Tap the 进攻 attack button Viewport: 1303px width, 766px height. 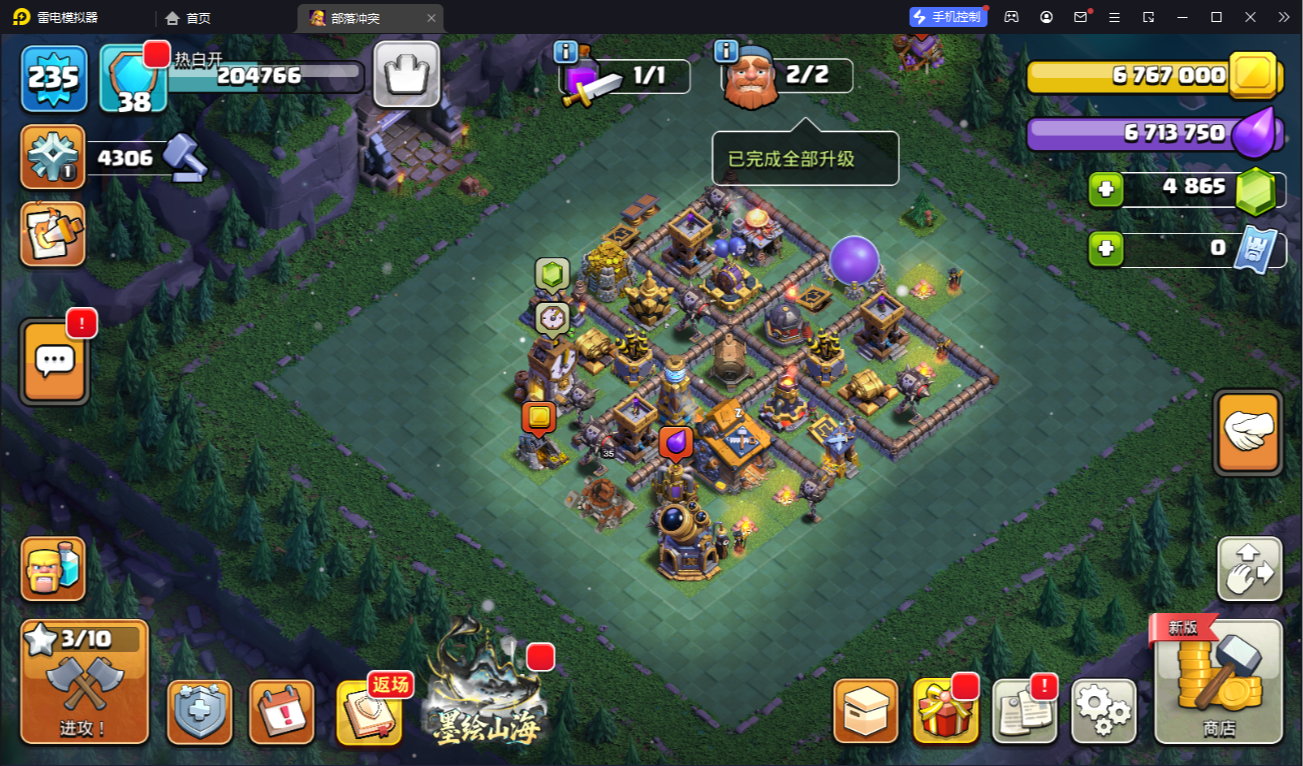84,681
